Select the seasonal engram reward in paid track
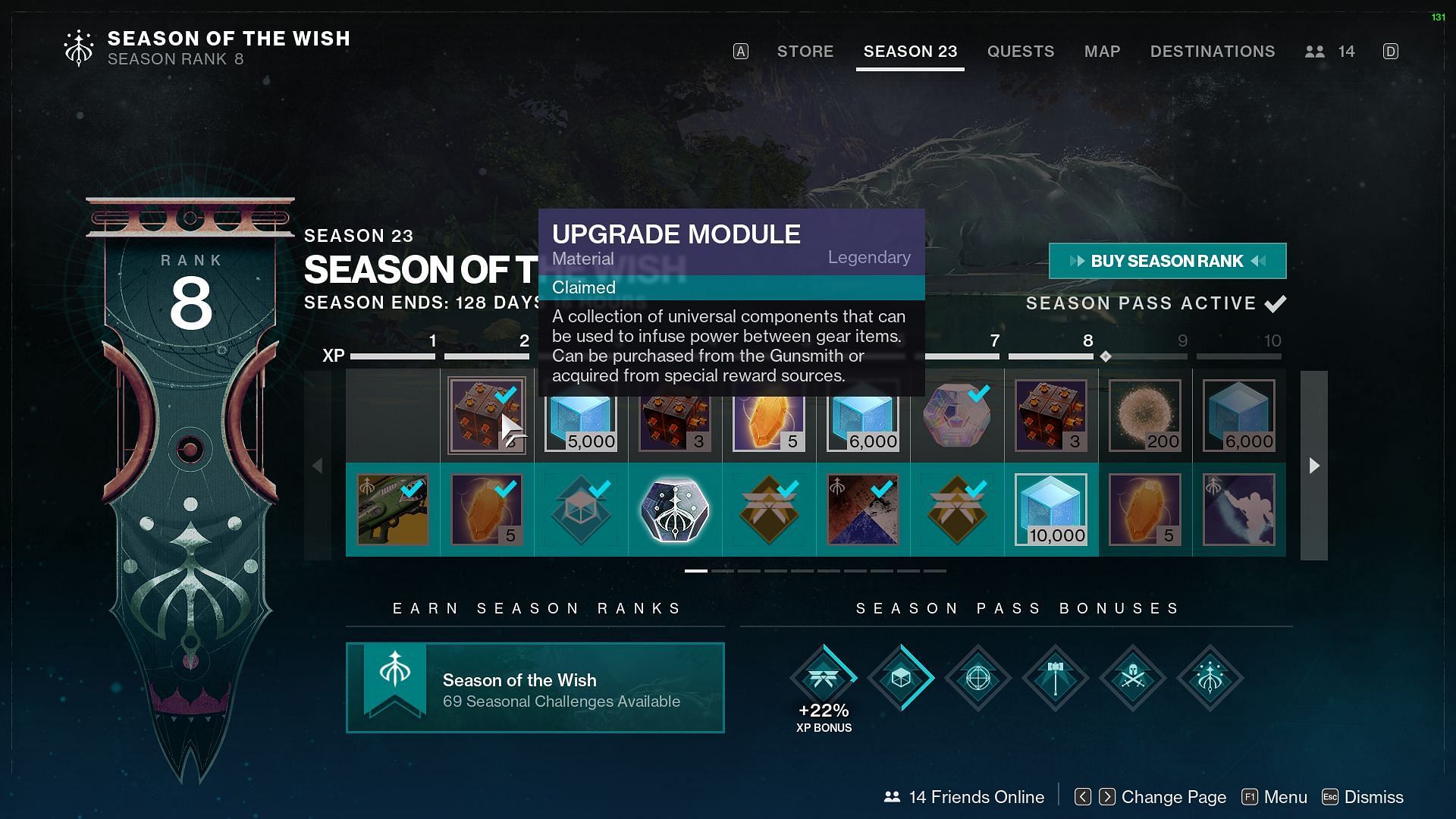This screenshot has height=819, width=1456. click(x=675, y=510)
